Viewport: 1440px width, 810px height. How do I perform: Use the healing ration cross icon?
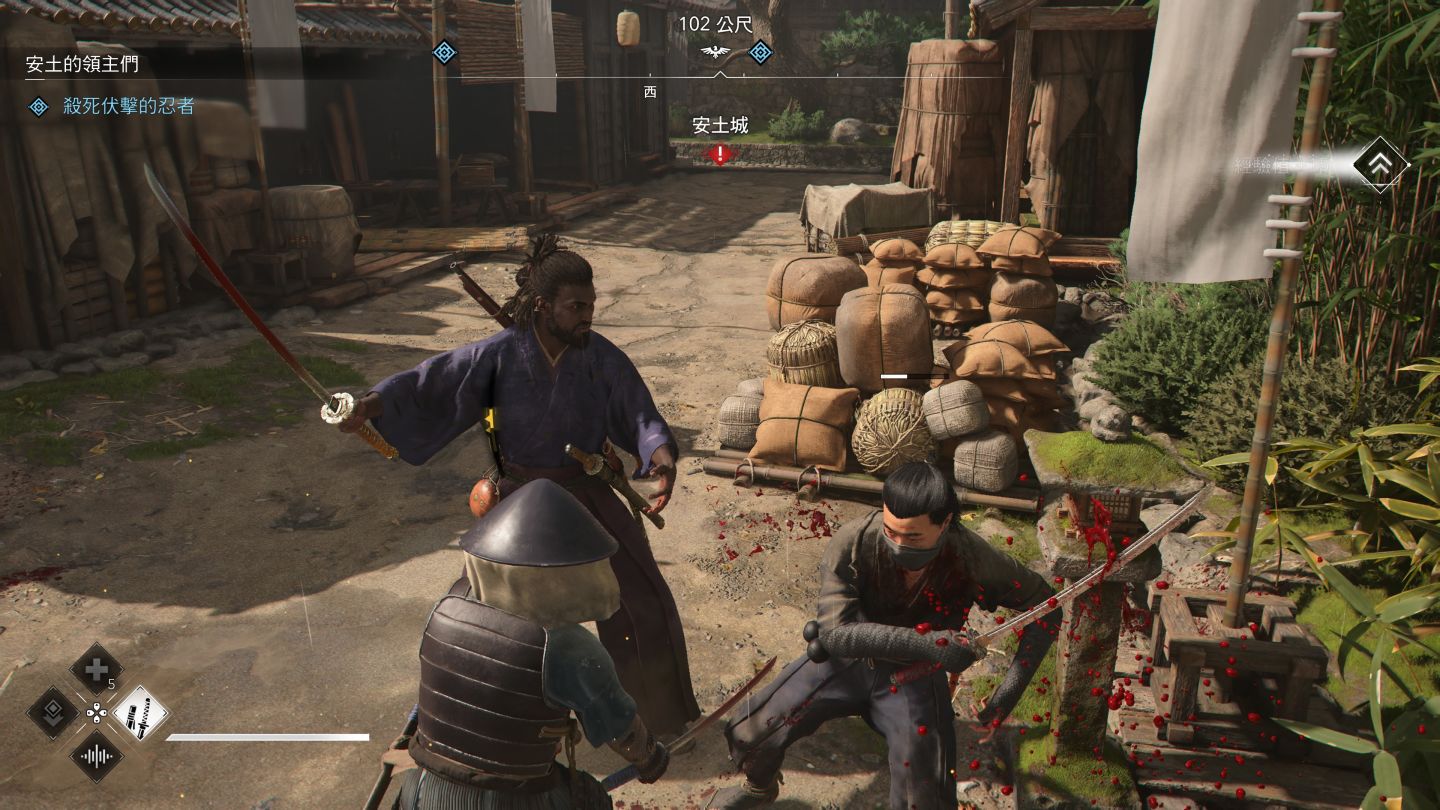[x=96, y=669]
